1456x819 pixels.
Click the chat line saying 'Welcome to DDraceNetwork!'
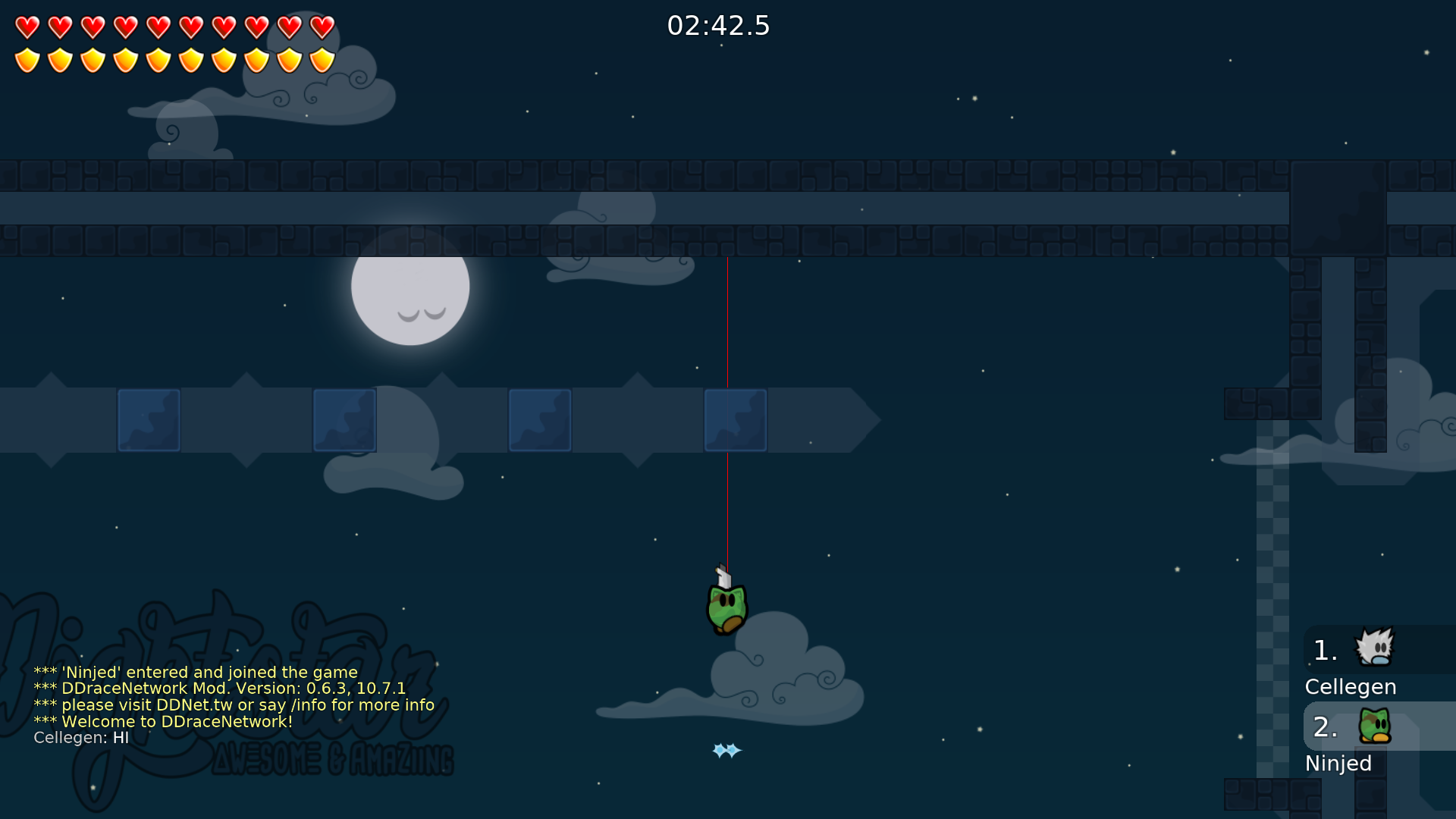(164, 721)
